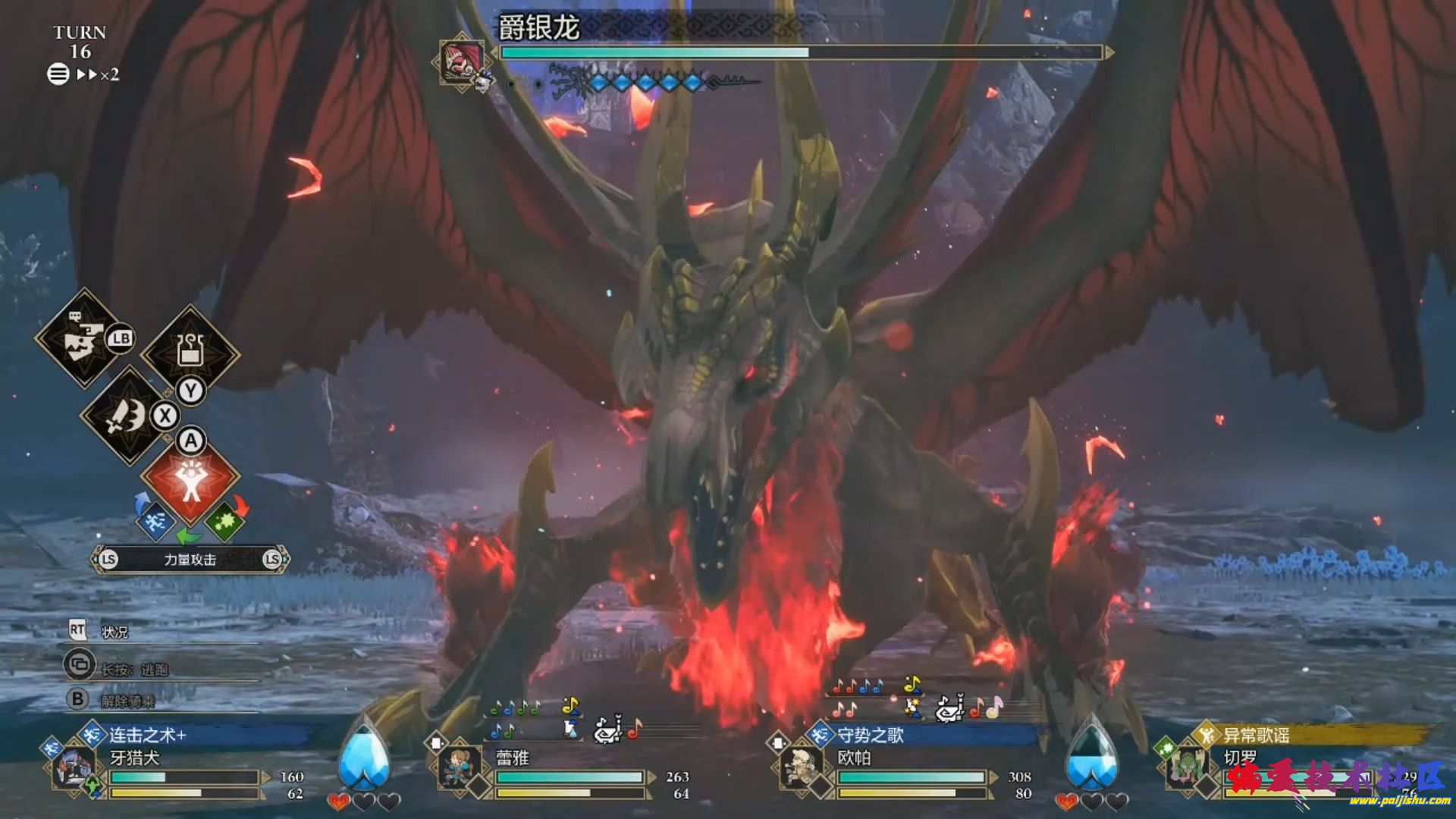Open the item pouch command
The height and width of the screenshot is (819, 1456).
coord(190,351)
